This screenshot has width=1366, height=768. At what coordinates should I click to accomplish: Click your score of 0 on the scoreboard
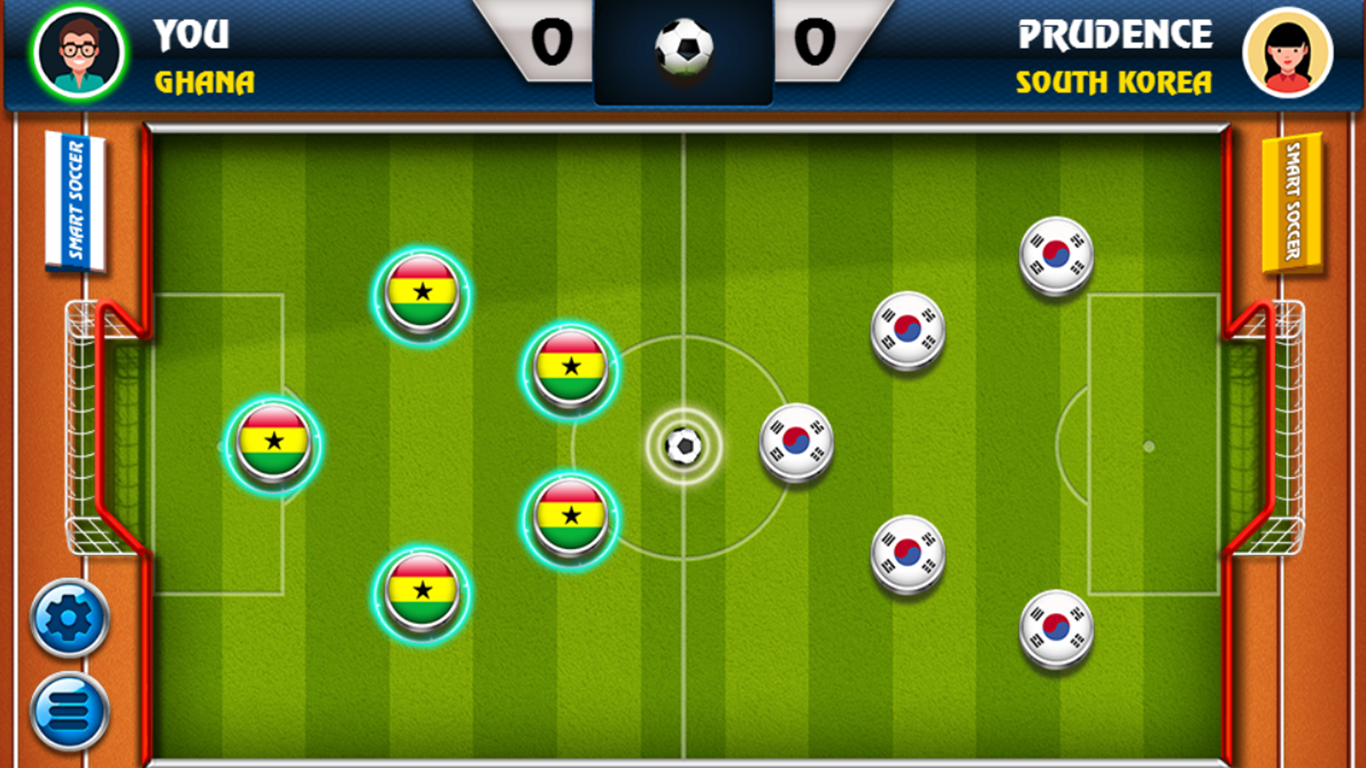click(554, 44)
